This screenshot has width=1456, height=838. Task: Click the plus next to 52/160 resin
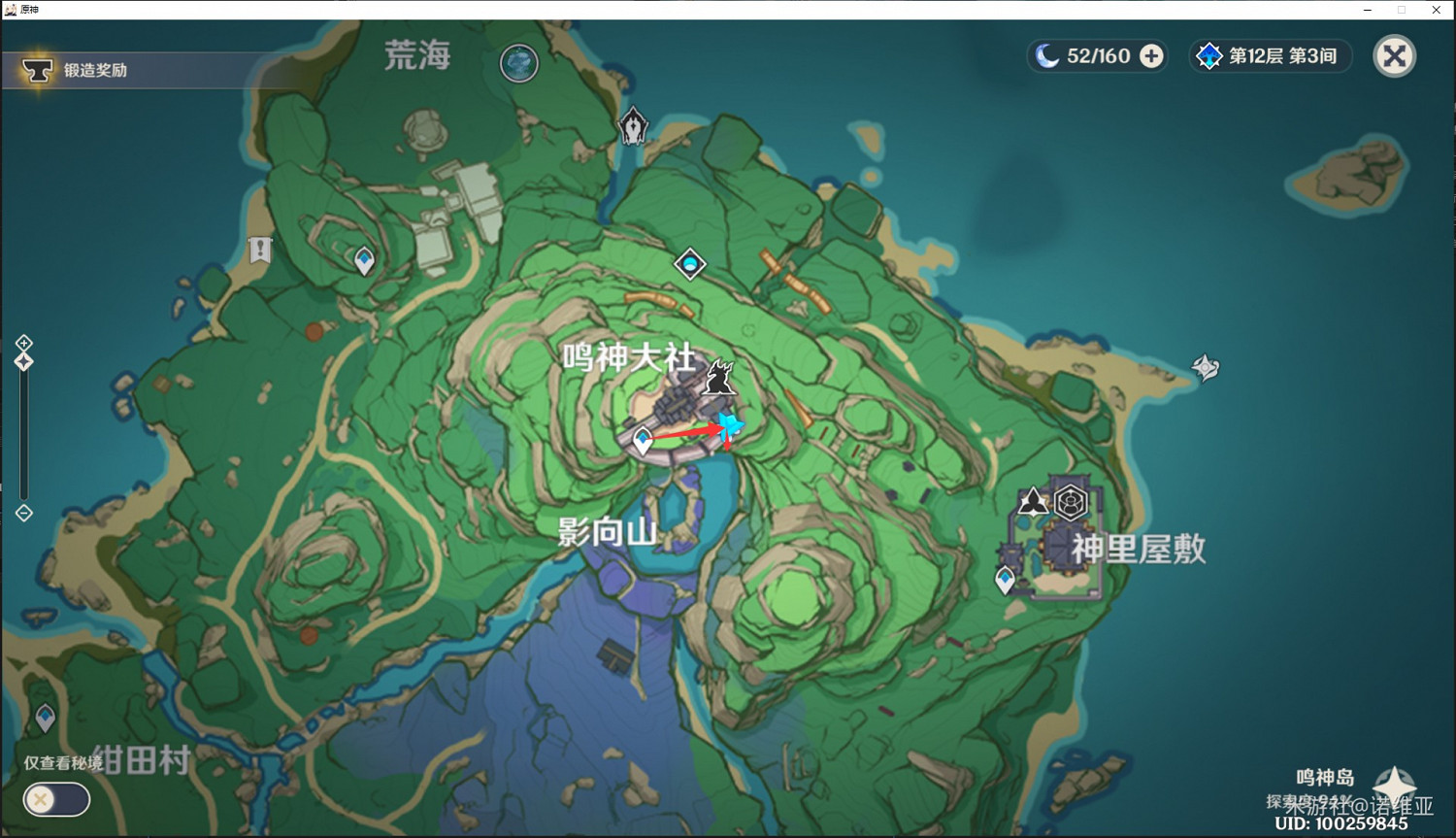(1150, 56)
